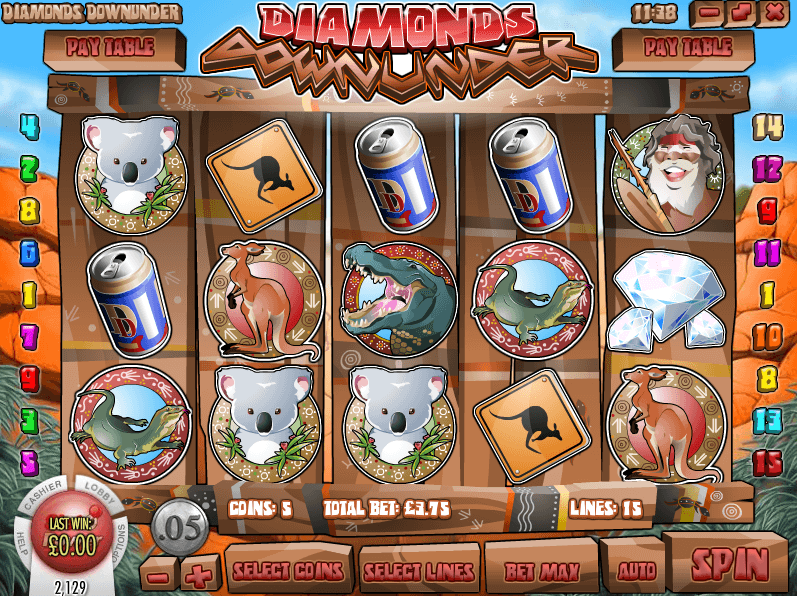The width and height of the screenshot is (797, 596).
Task: Close the game window
Action: point(773,13)
